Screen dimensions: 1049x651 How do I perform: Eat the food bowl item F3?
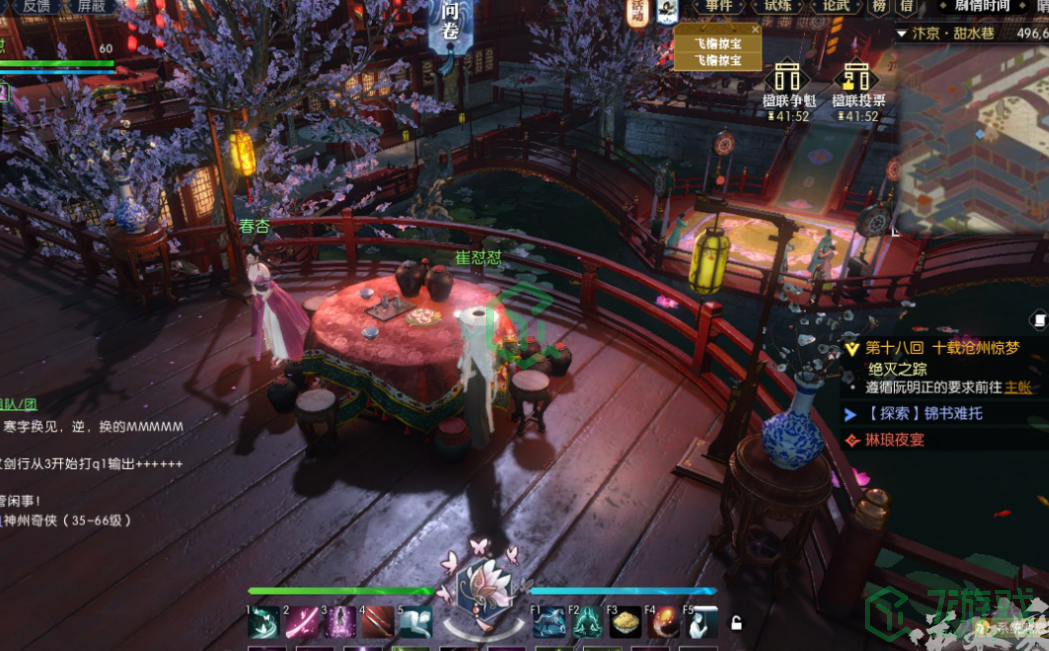(626, 623)
